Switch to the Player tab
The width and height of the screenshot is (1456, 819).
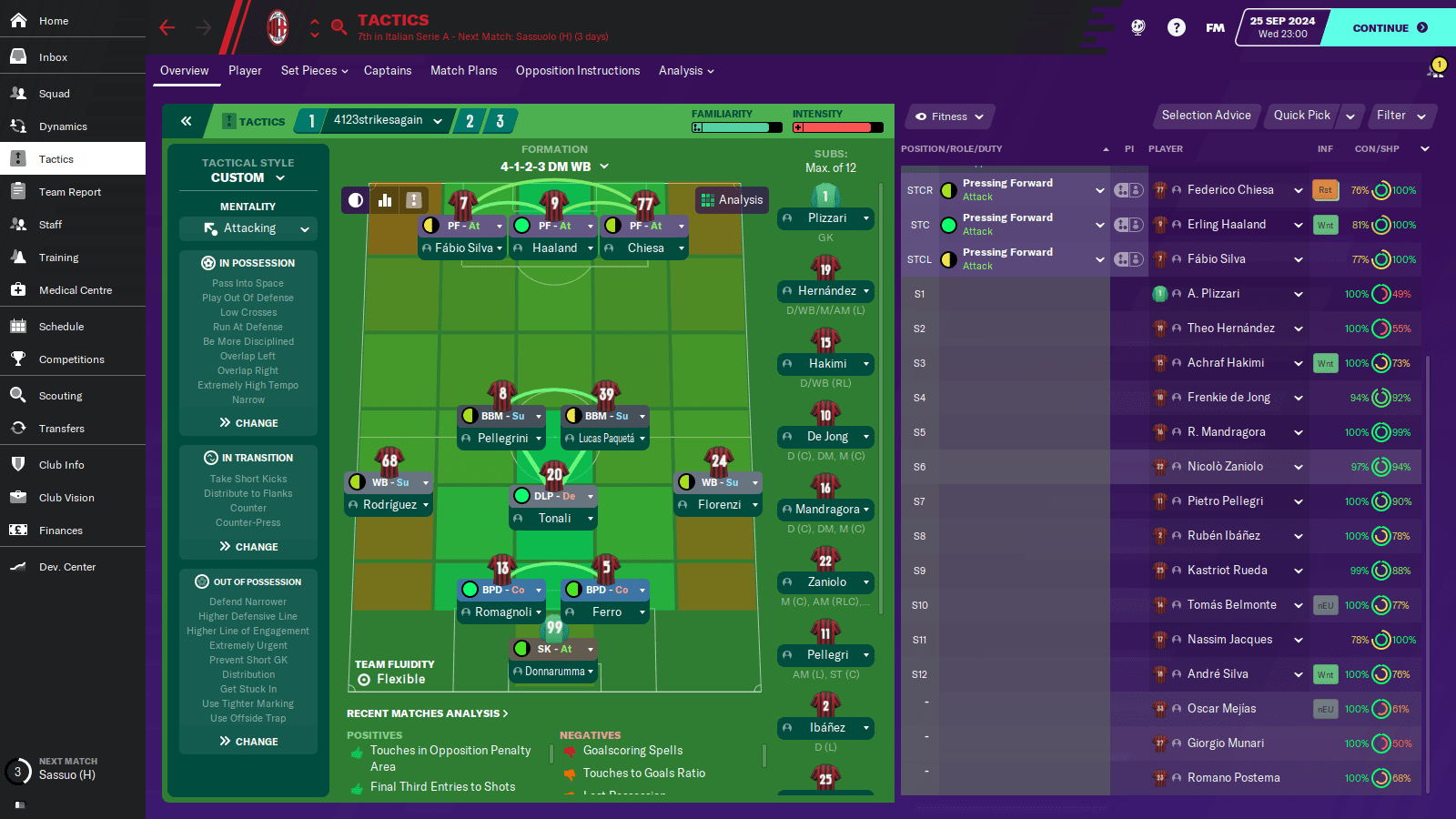(x=245, y=71)
